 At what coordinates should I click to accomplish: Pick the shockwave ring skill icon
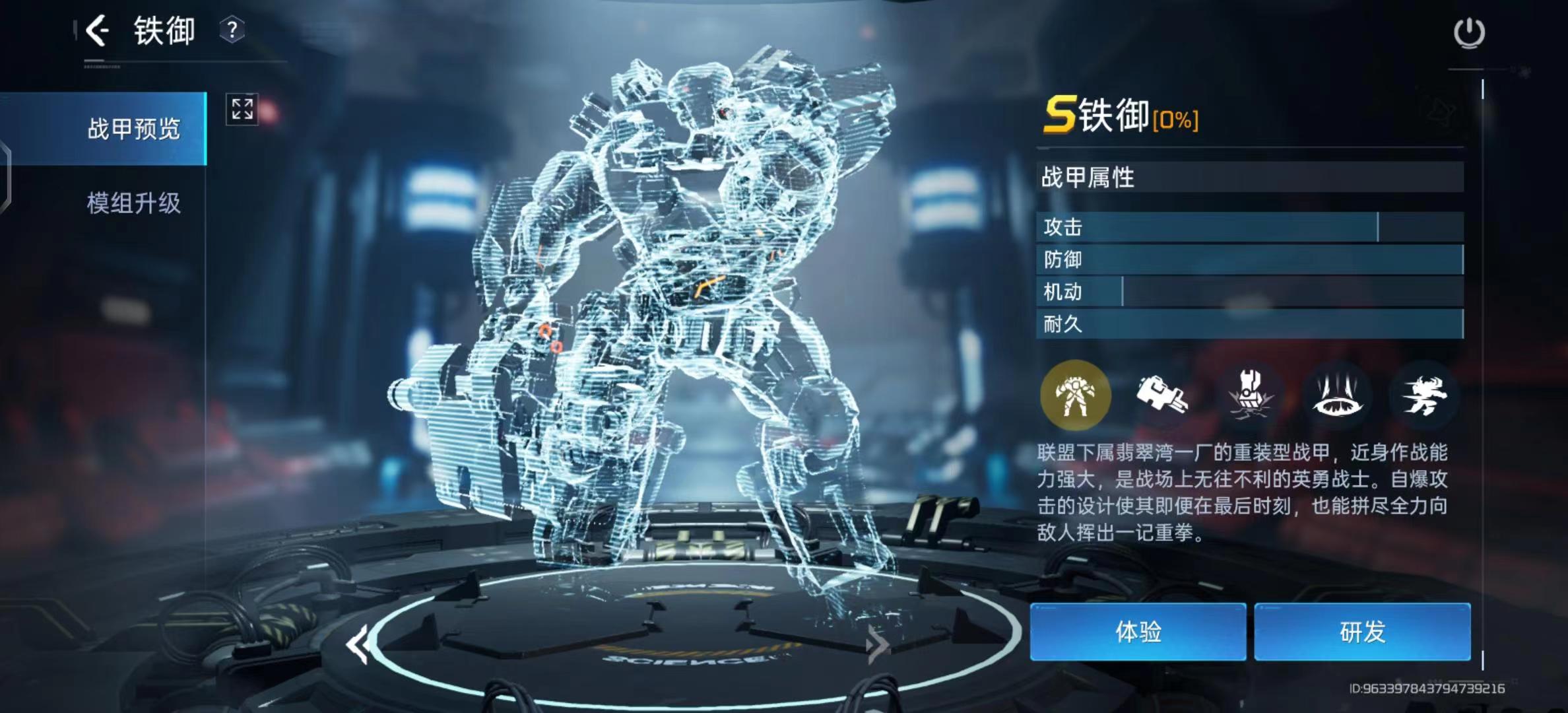tap(1338, 395)
